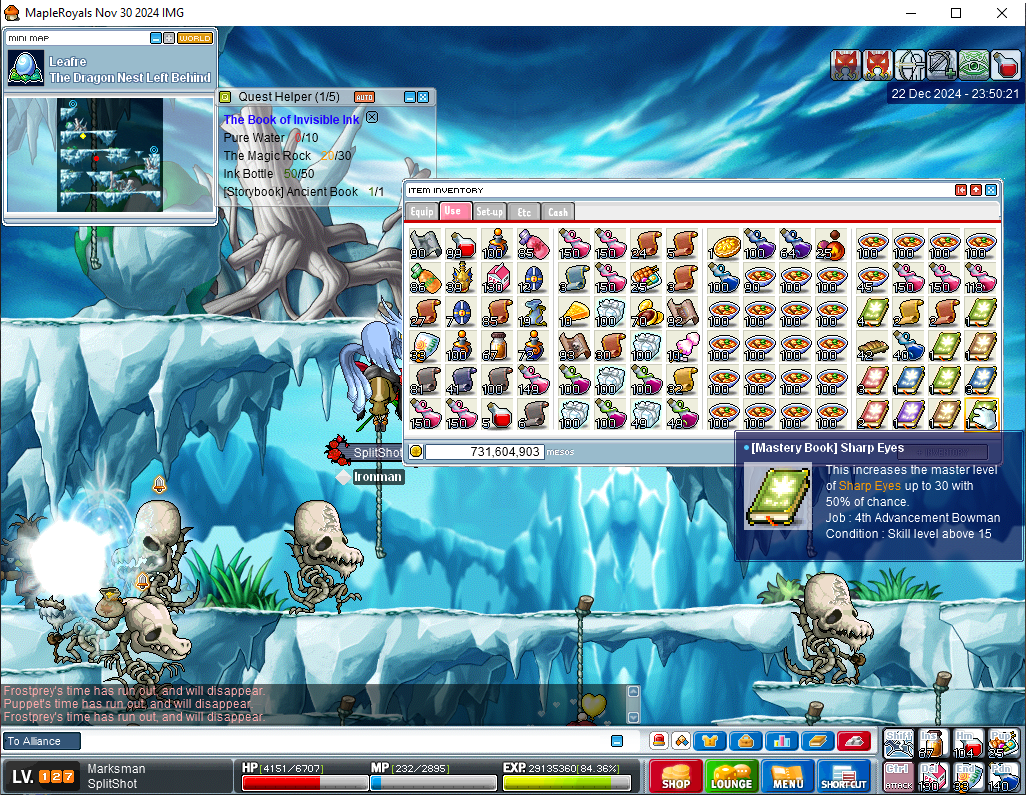Open the SHORTCUT button
Image resolution: width=1026 pixels, height=795 pixels.
click(844, 776)
